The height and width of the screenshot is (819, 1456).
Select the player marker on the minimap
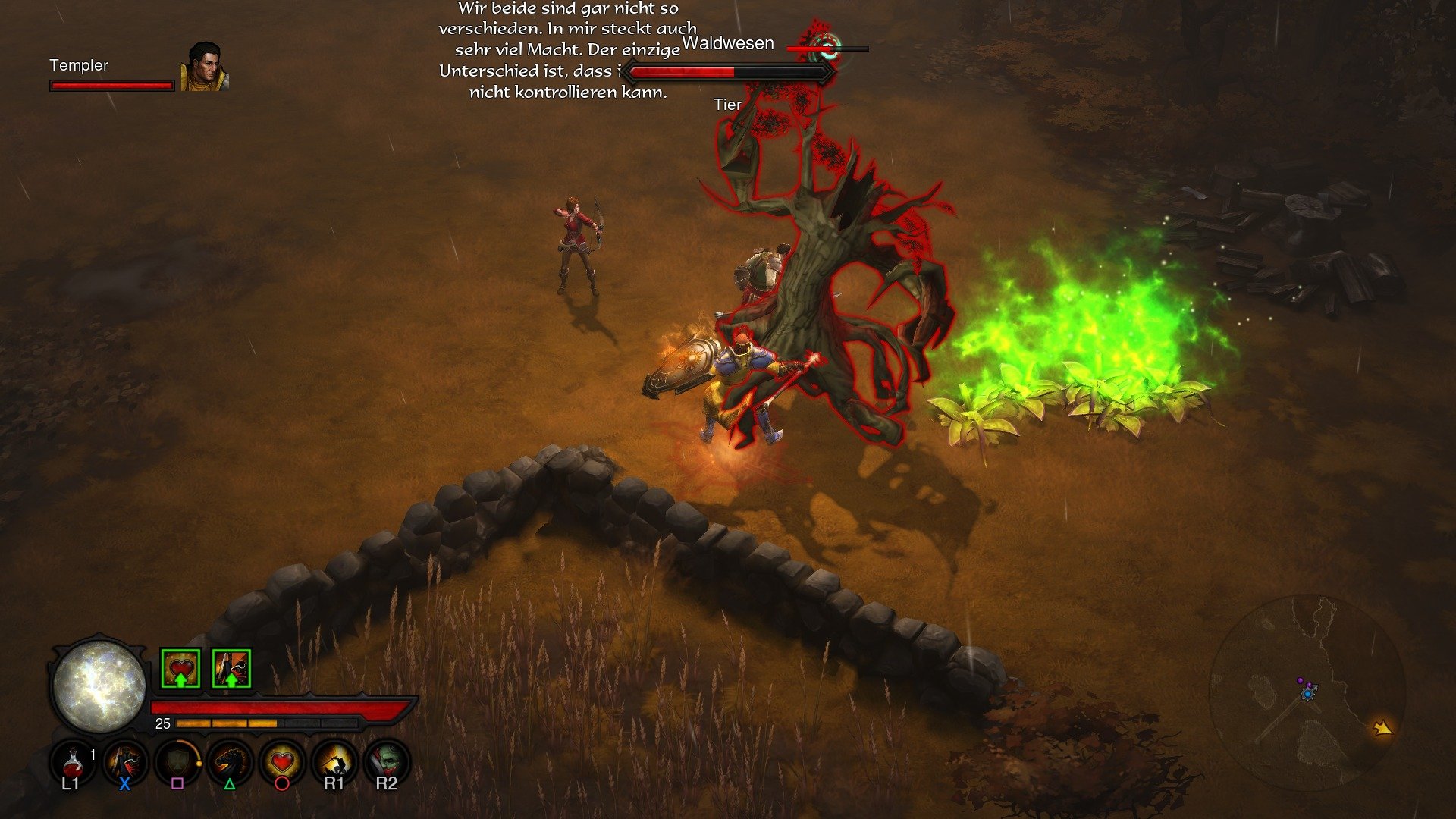click(x=1307, y=694)
